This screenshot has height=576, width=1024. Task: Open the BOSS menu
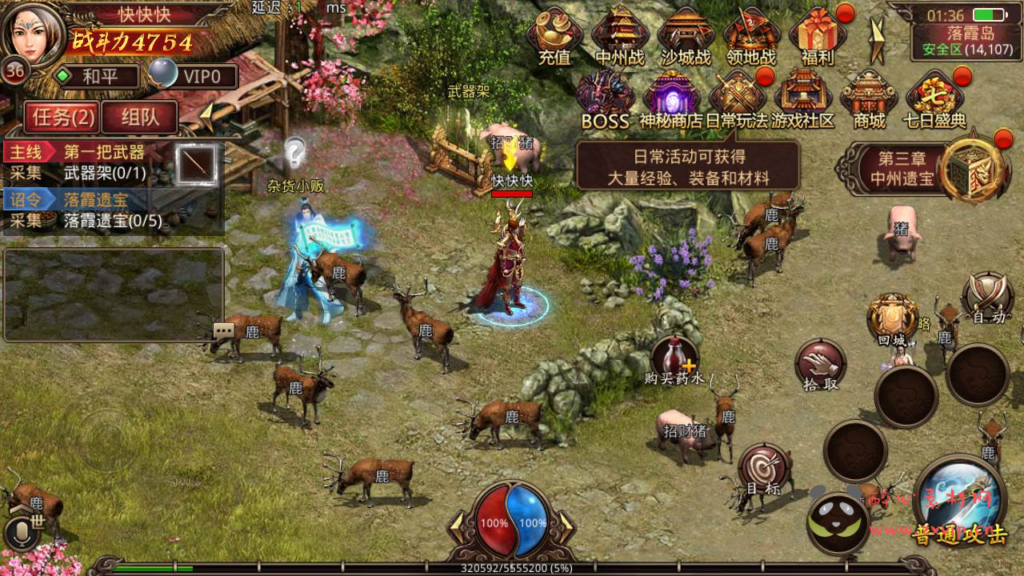tap(604, 98)
